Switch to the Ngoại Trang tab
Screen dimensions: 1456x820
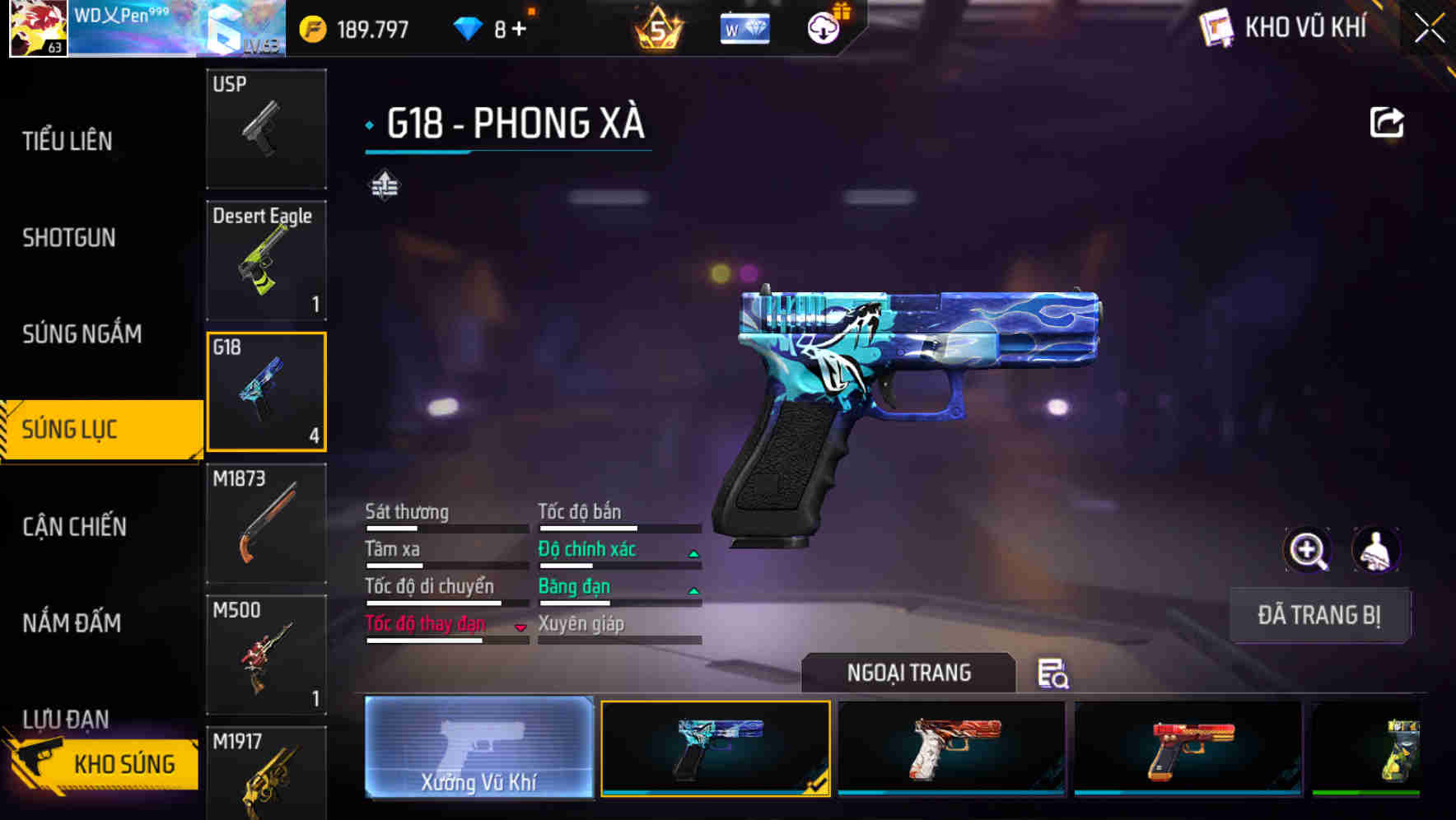coord(909,673)
